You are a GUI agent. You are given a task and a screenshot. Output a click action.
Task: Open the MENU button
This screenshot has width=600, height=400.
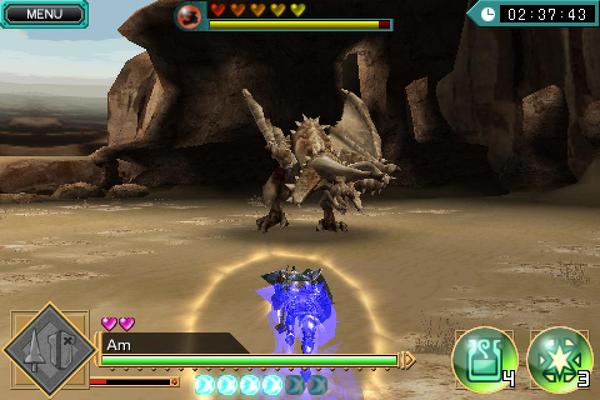pyautogui.click(x=42, y=14)
